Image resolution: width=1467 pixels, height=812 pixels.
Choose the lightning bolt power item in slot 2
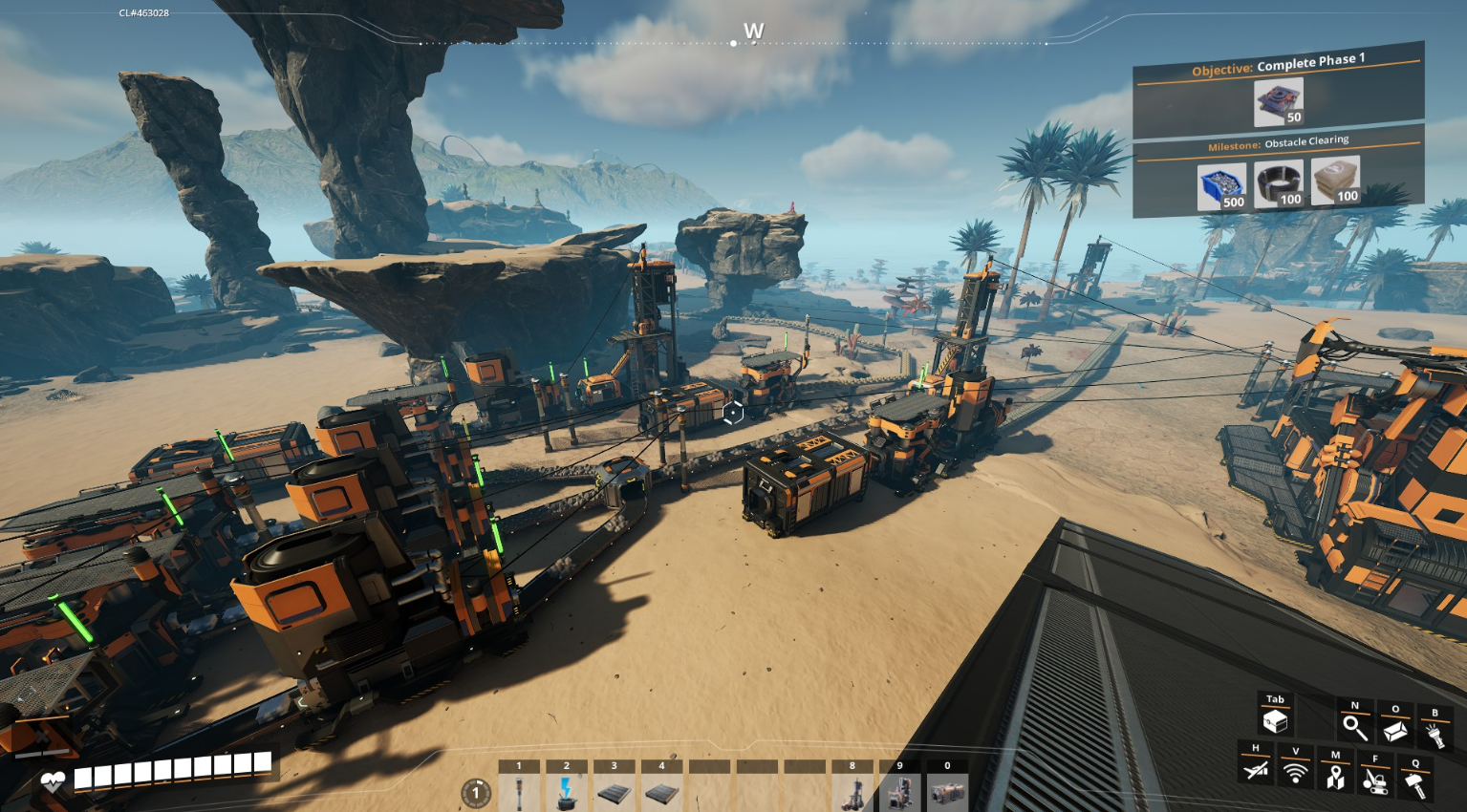567,792
